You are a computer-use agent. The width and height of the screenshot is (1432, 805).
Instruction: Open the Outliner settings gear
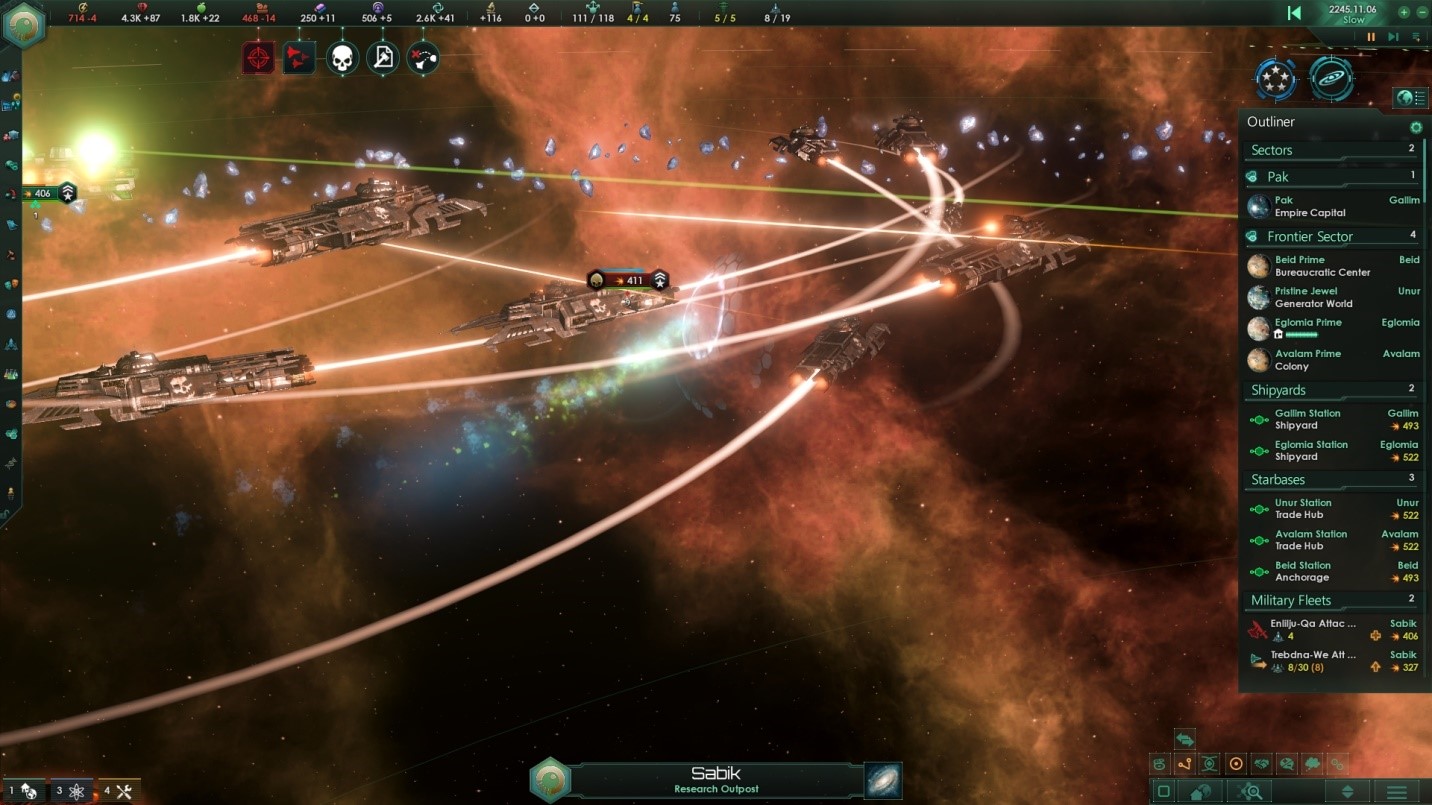point(1415,127)
